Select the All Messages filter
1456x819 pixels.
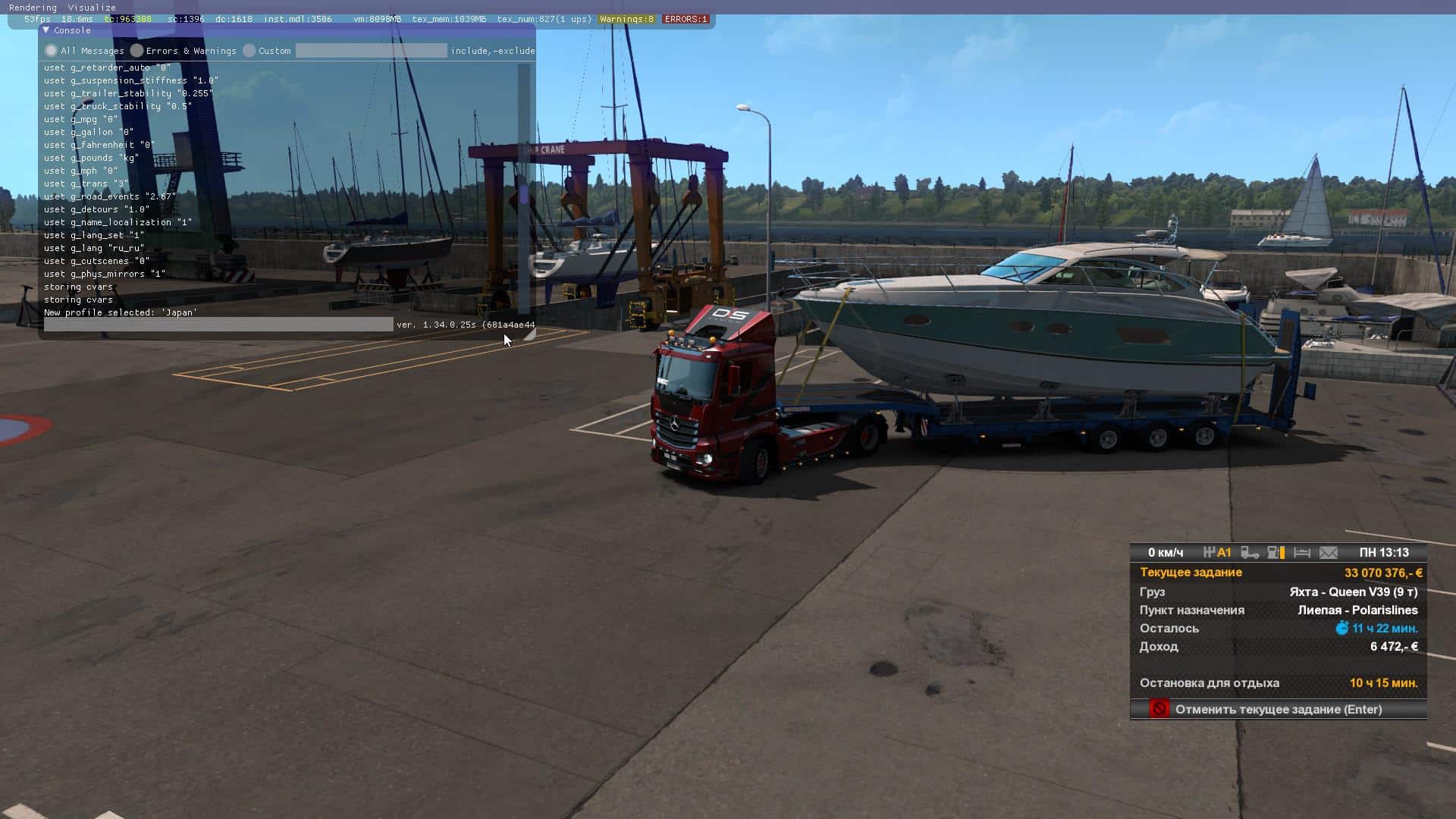coord(52,51)
